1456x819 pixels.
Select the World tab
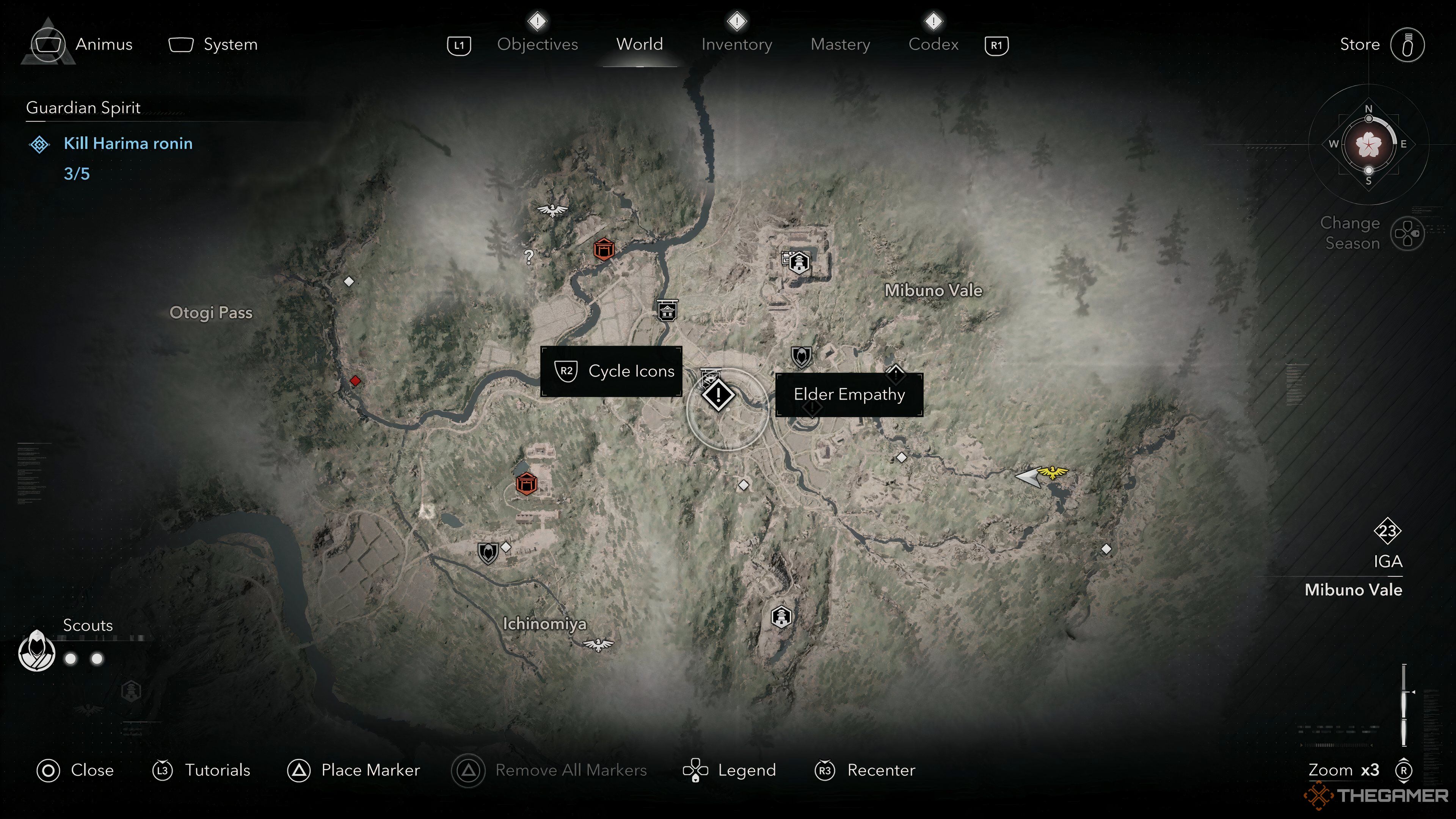click(x=639, y=44)
